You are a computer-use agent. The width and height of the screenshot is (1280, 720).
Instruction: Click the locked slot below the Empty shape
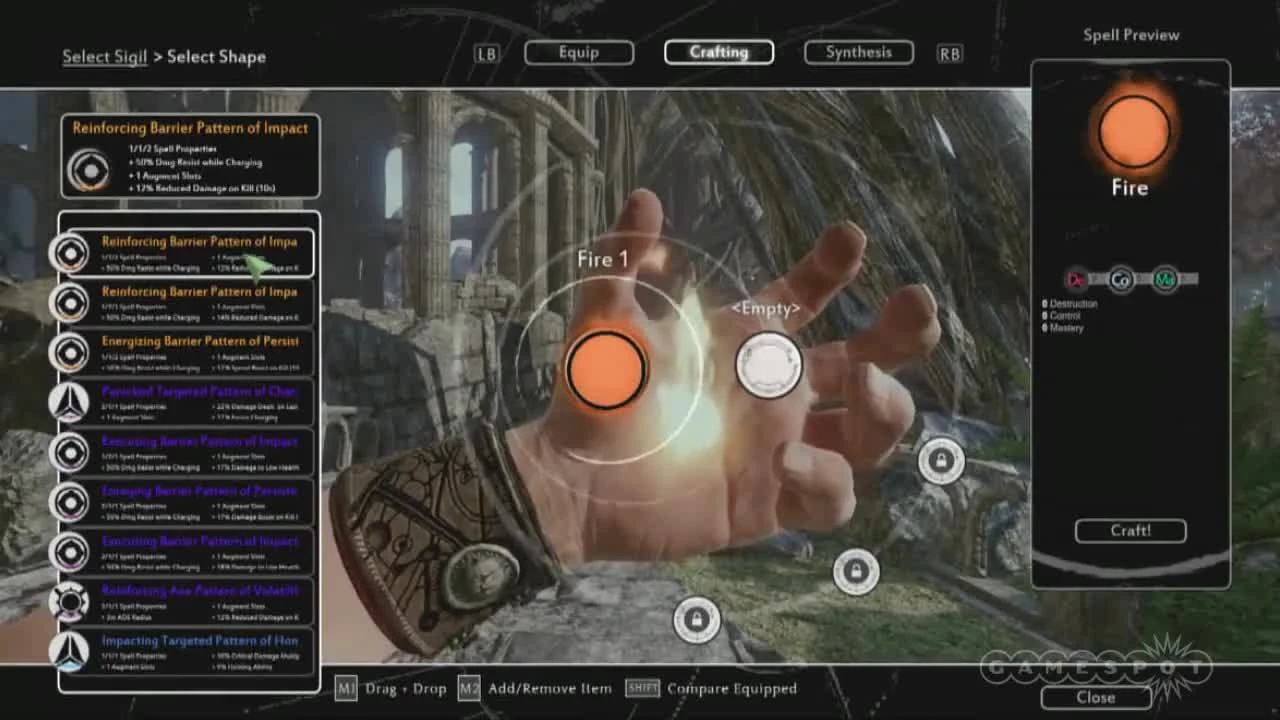click(x=941, y=463)
